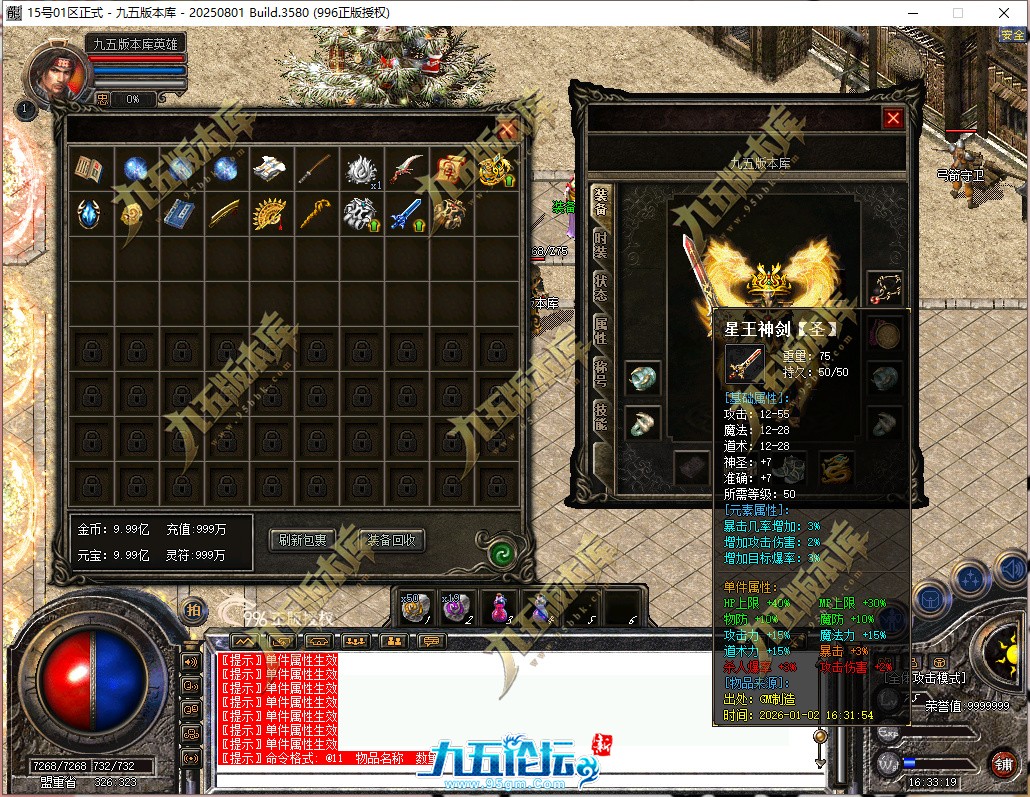Select the blue sword in the bag

pyautogui.click(x=405, y=213)
